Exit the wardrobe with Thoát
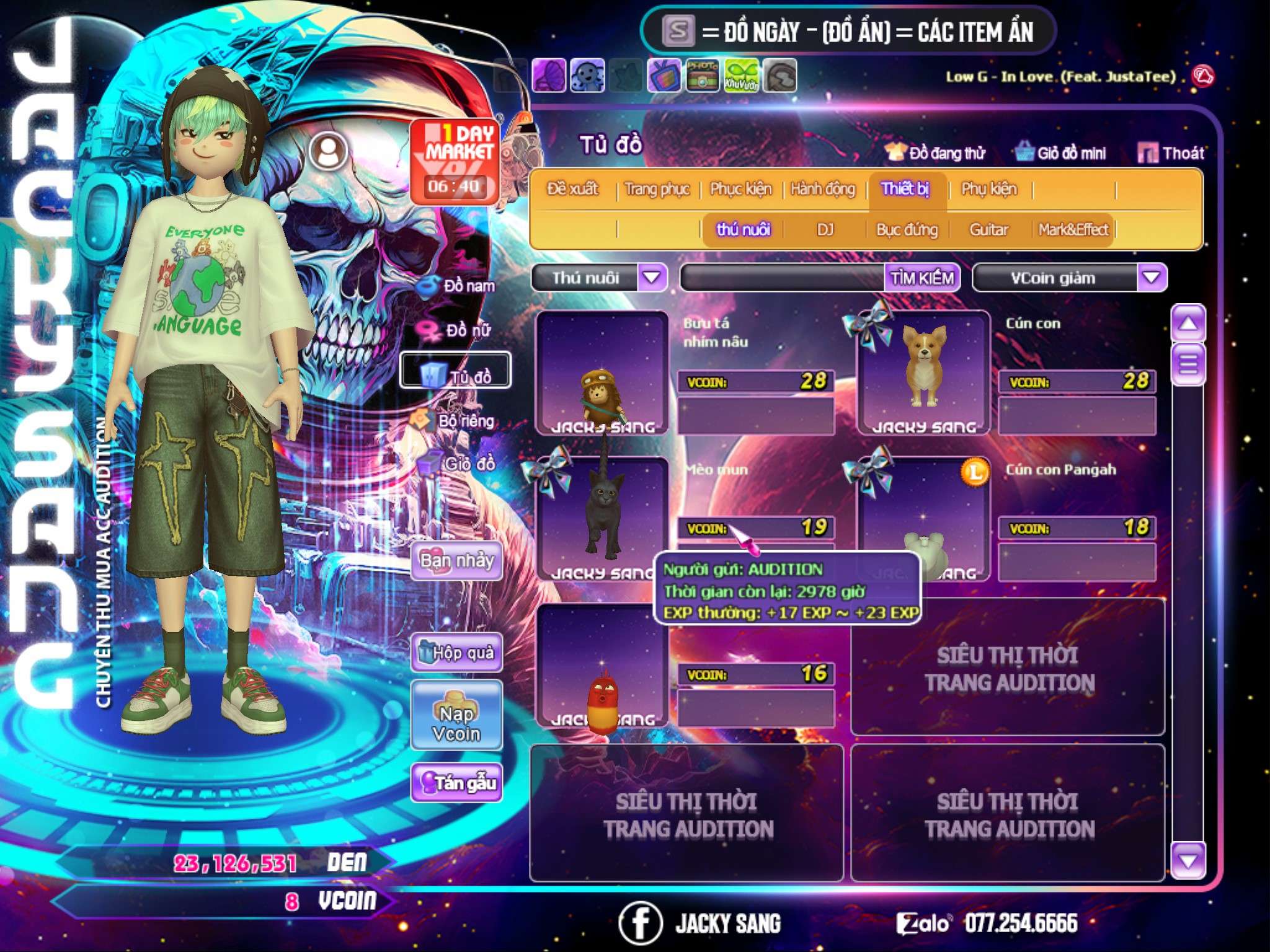The image size is (1270, 952). point(1171,153)
